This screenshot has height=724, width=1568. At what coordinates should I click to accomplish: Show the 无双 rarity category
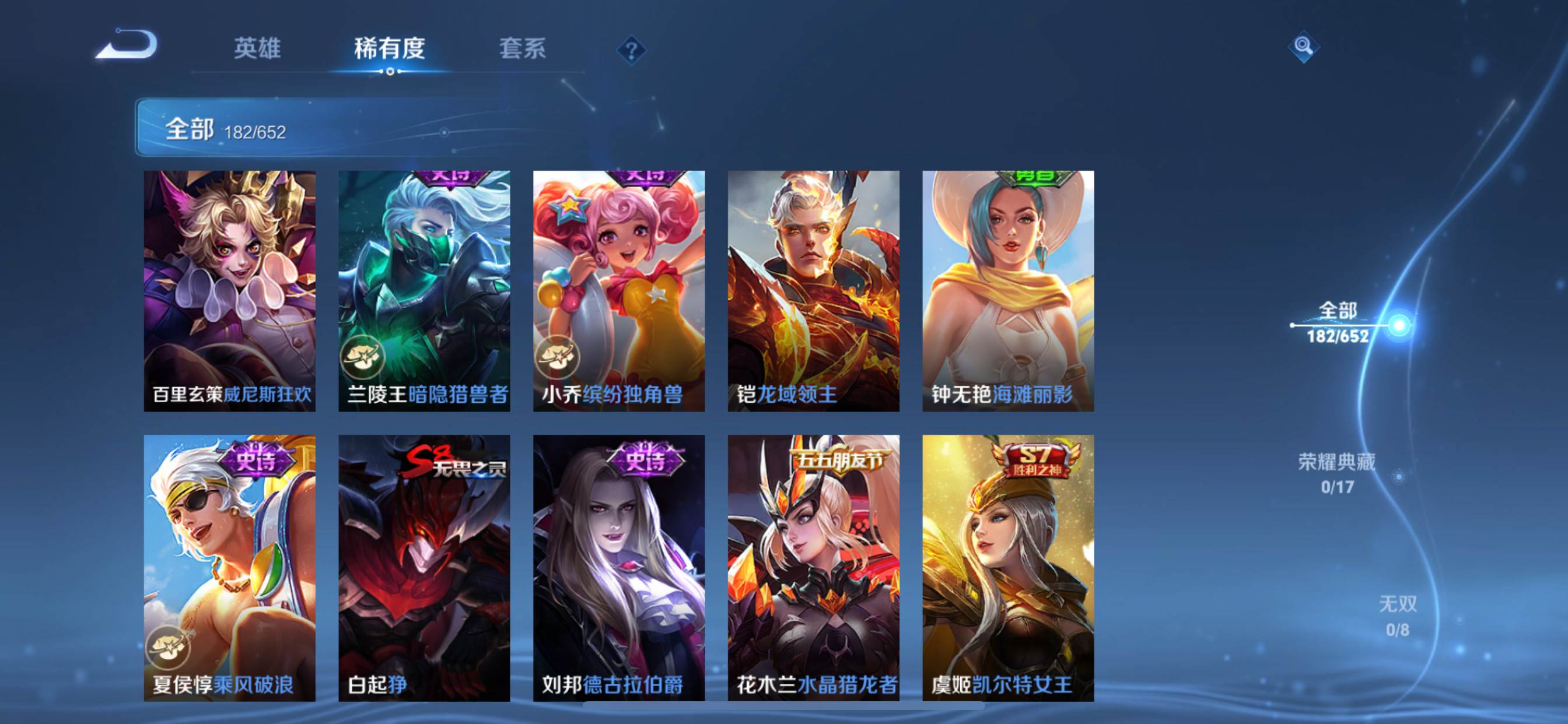coord(1398,615)
